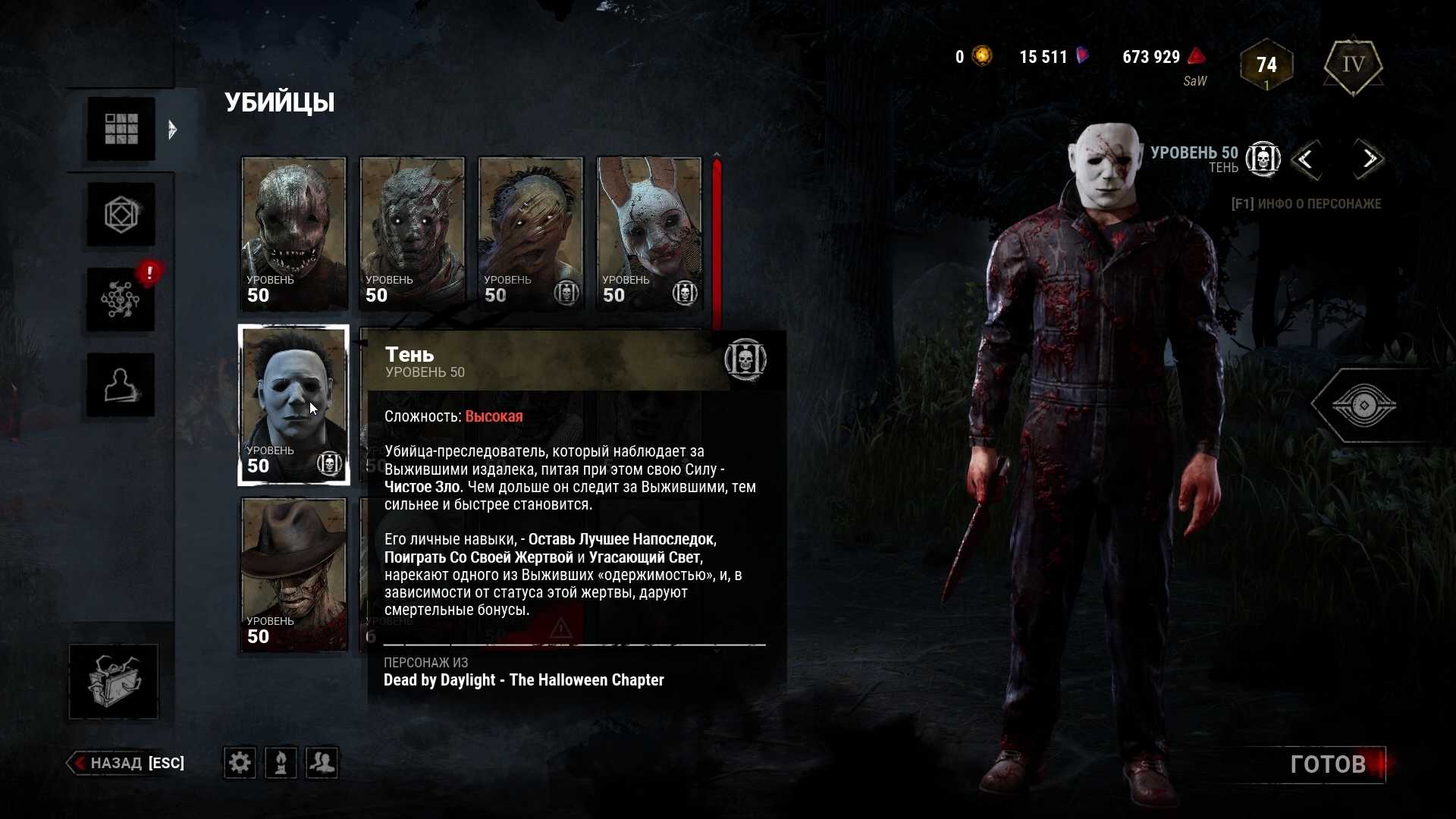Select the Huntress with rabbit mask
The height and width of the screenshot is (819, 1456).
pos(648,233)
